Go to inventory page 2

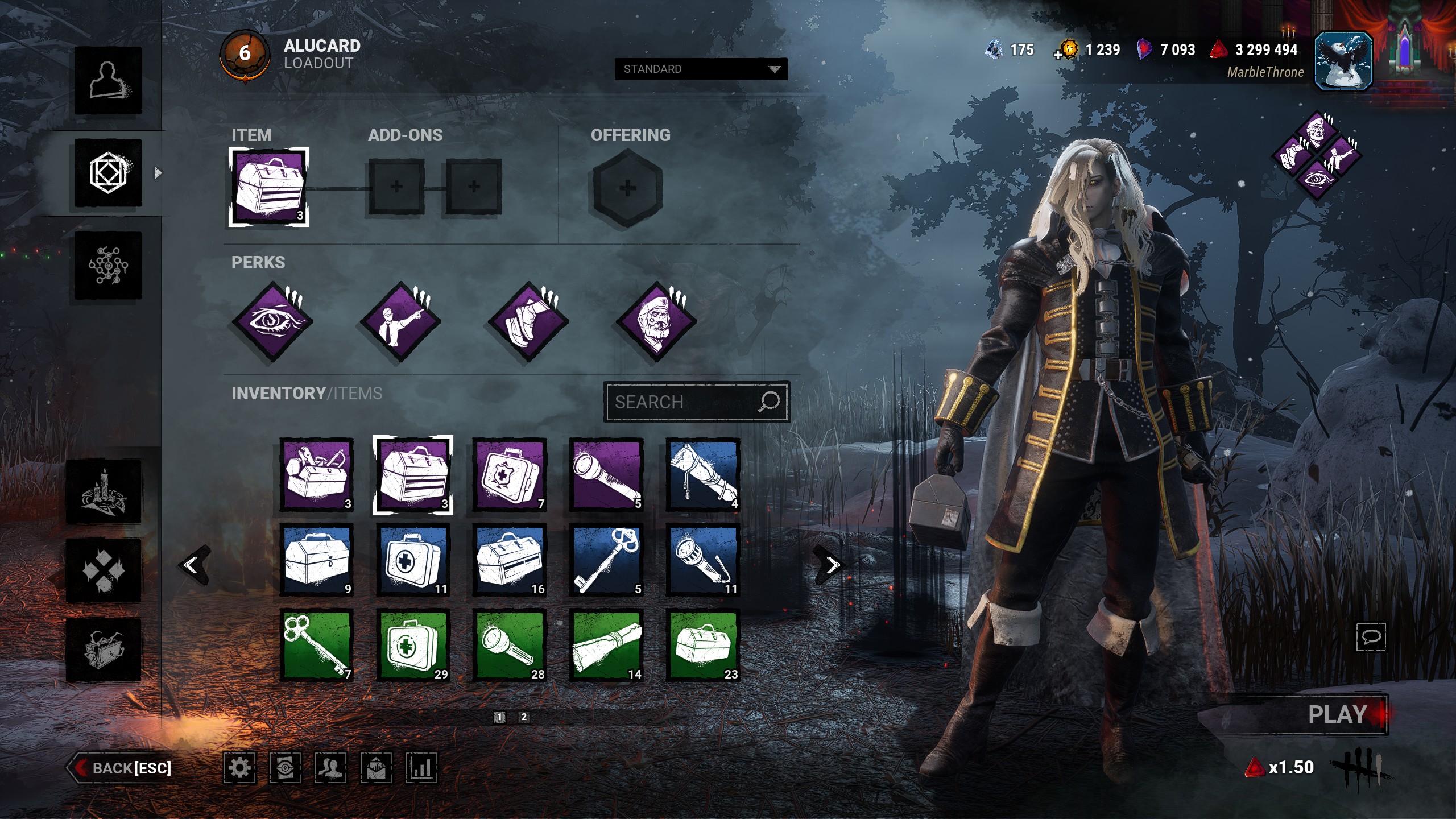click(524, 717)
